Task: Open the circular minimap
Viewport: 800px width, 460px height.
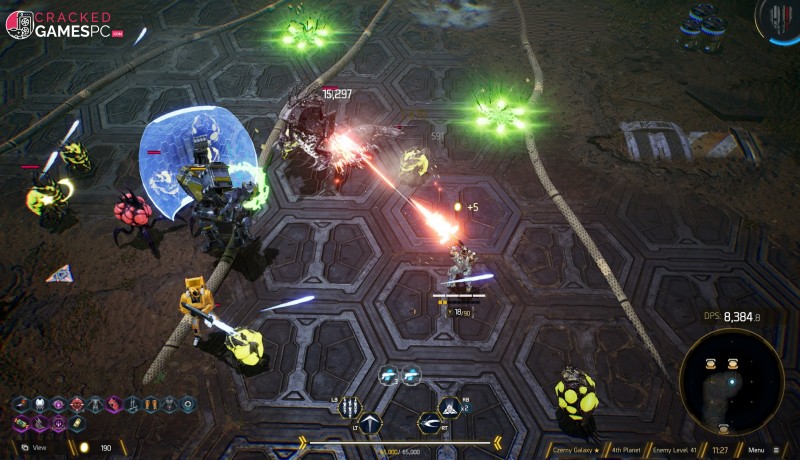Action: (731, 381)
